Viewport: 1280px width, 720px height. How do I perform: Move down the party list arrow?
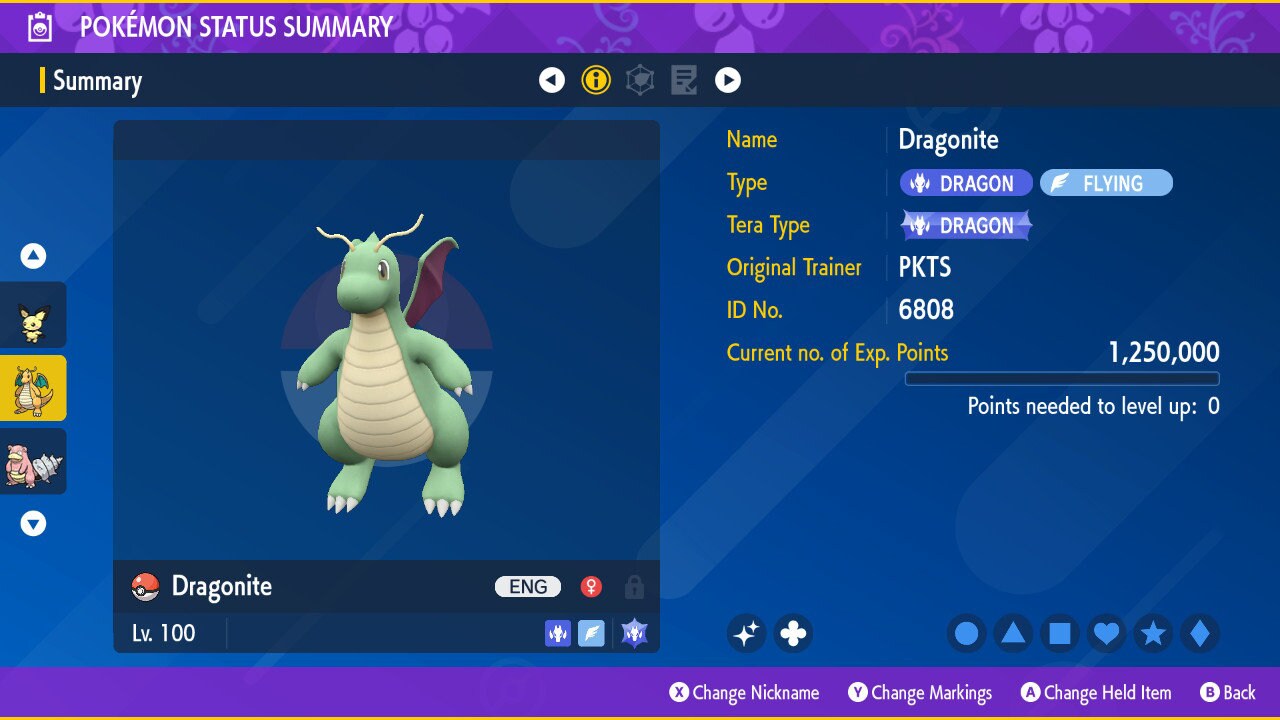[33, 523]
